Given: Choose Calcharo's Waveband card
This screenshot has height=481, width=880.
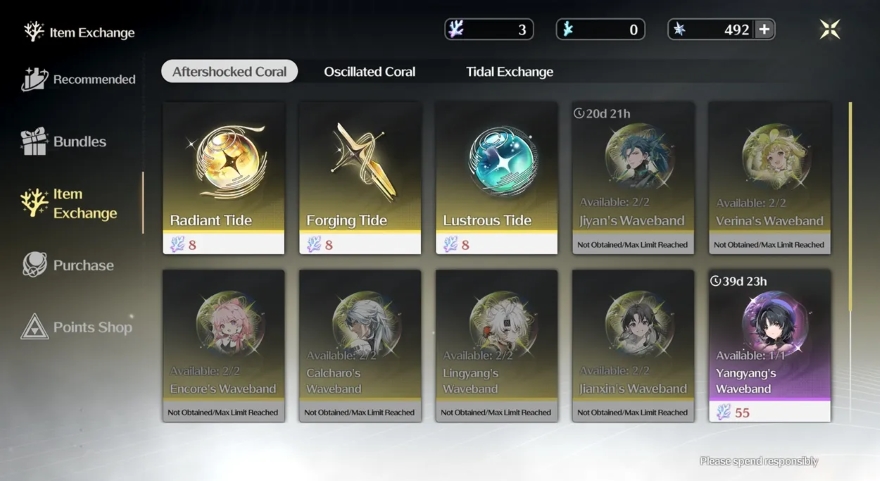Looking at the screenshot, I should (360, 345).
